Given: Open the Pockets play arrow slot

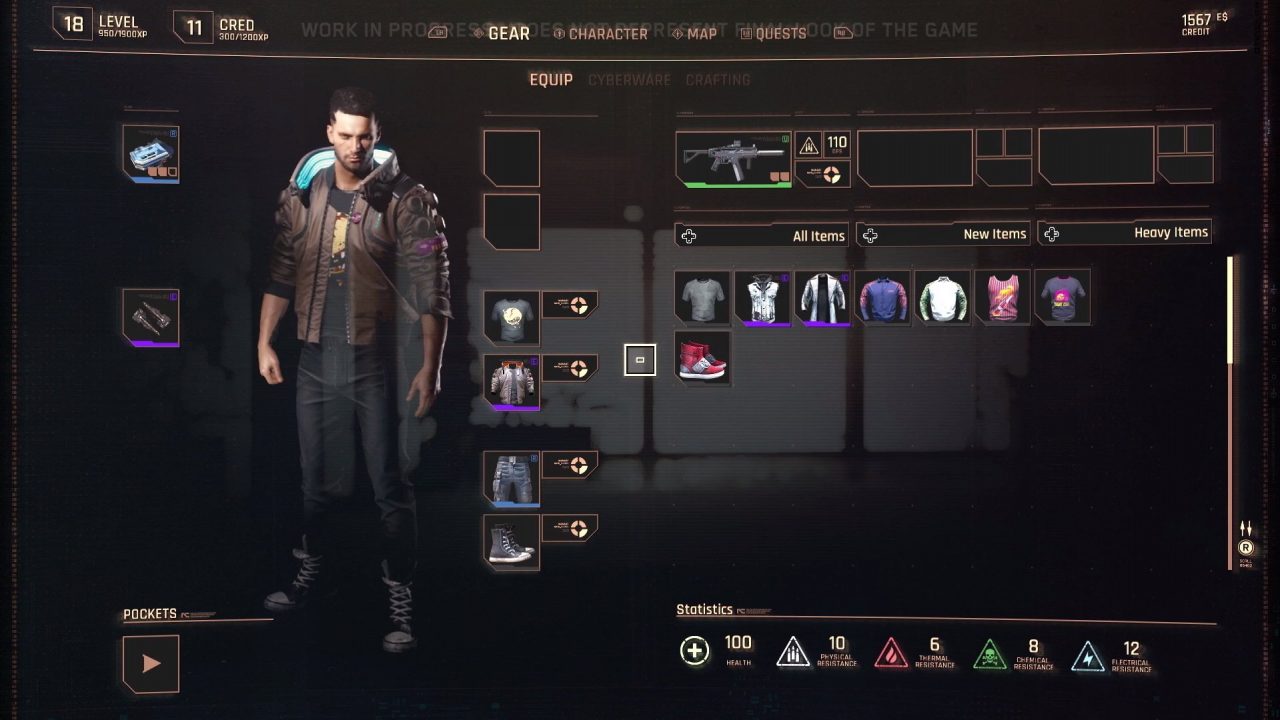Looking at the screenshot, I should coord(151,663).
